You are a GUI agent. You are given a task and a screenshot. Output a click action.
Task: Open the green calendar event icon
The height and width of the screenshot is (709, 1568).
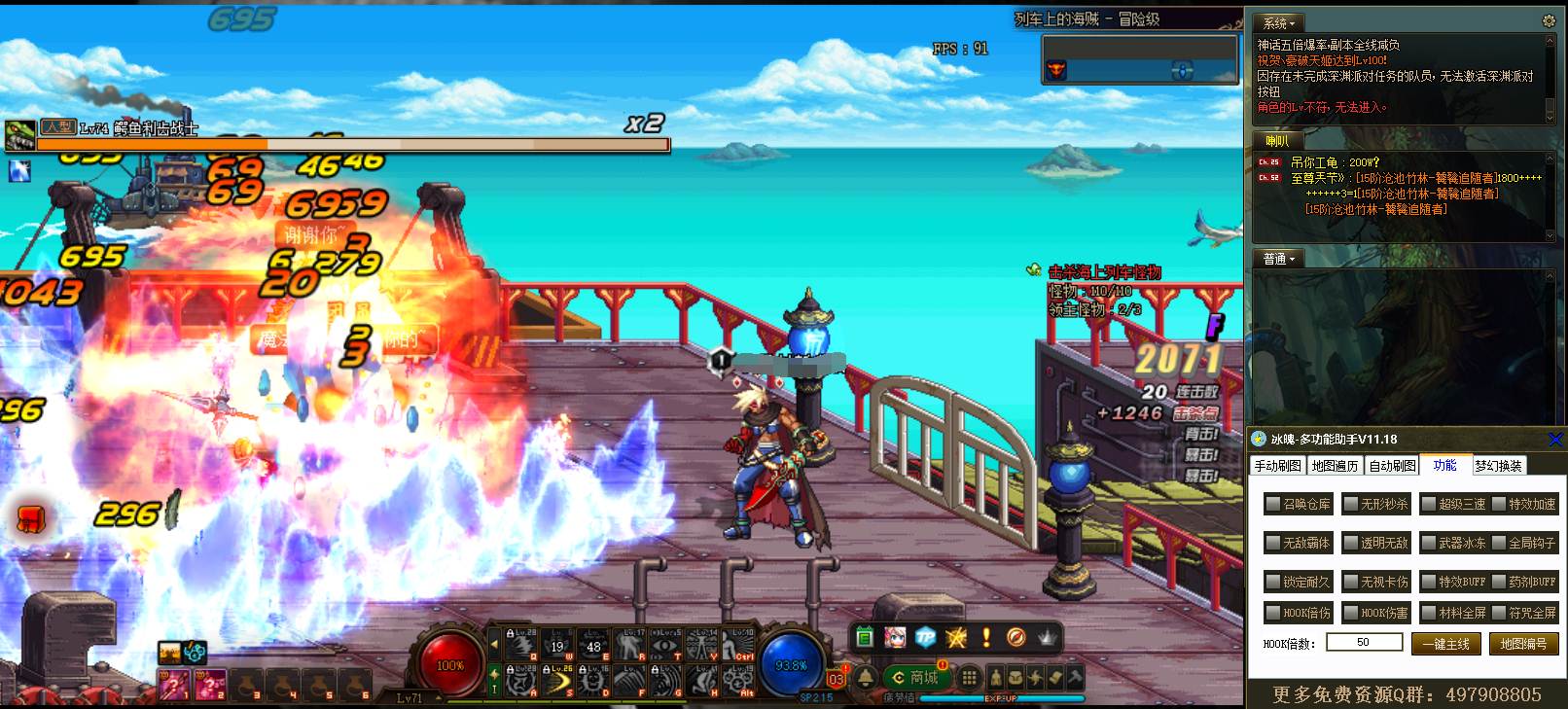click(x=865, y=637)
